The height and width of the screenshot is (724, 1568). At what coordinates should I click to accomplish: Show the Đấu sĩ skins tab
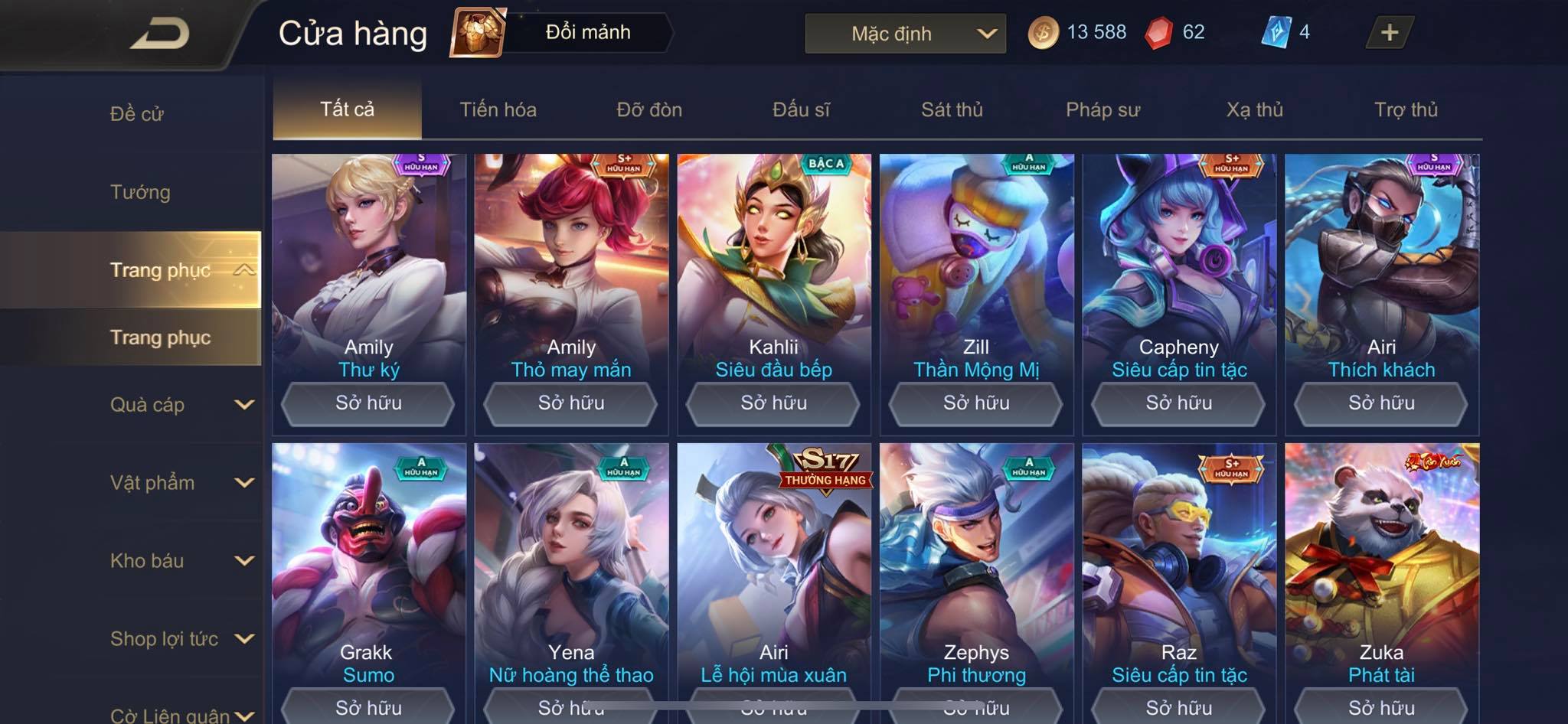pyautogui.click(x=801, y=109)
